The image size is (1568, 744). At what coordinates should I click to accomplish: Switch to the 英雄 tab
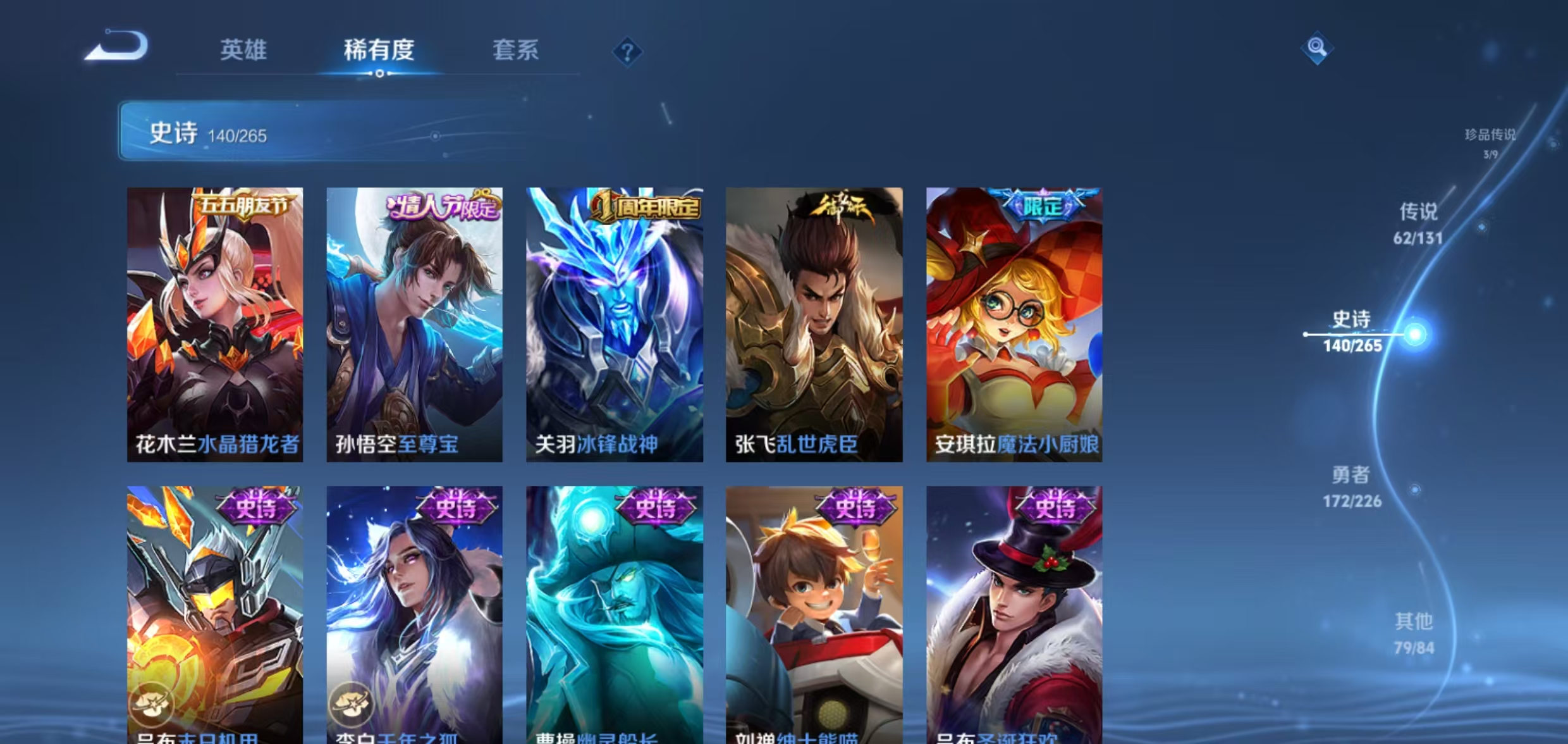pyautogui.click(x=245, y=51)
